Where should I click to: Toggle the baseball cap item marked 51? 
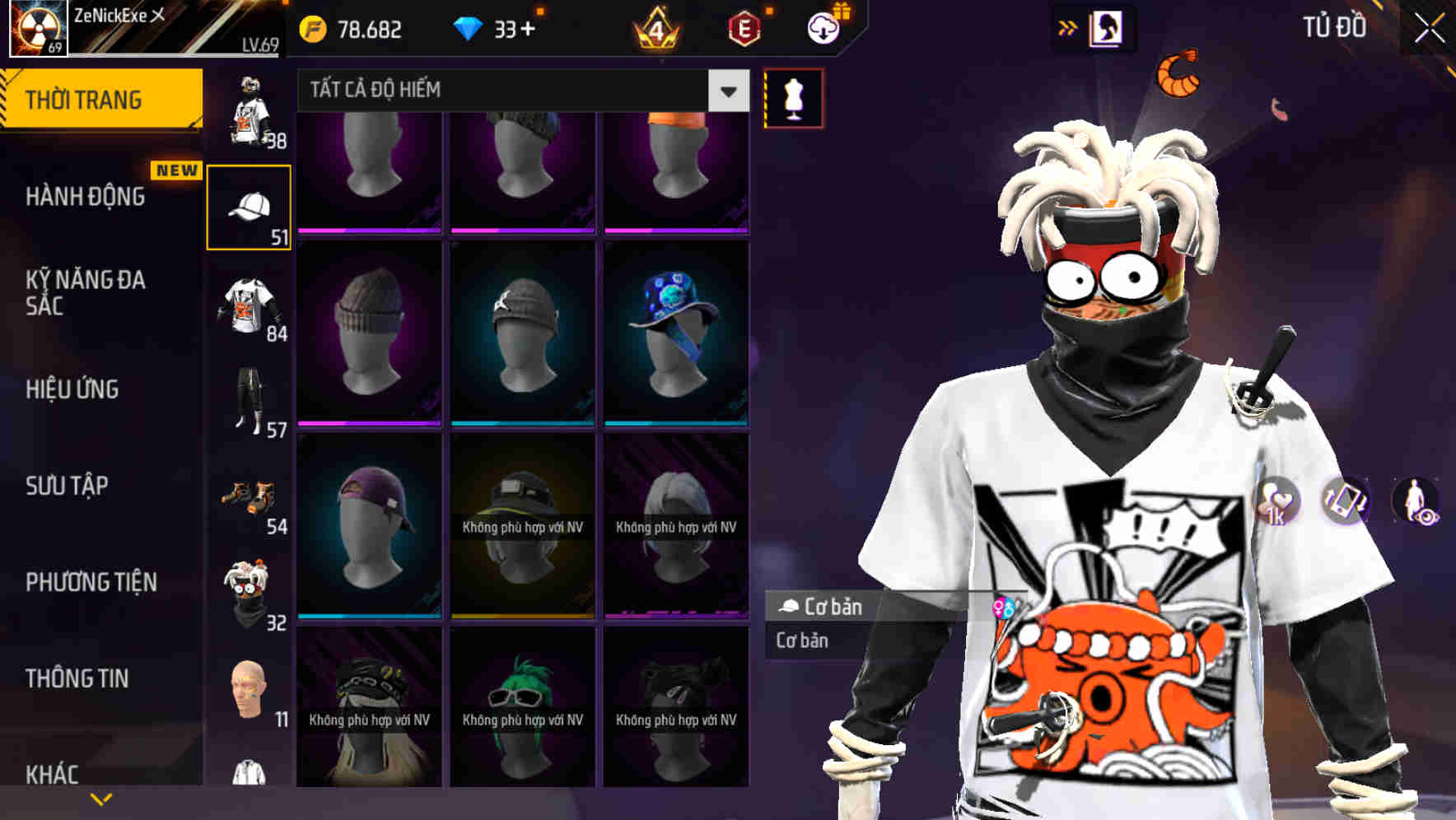(250, 204)
